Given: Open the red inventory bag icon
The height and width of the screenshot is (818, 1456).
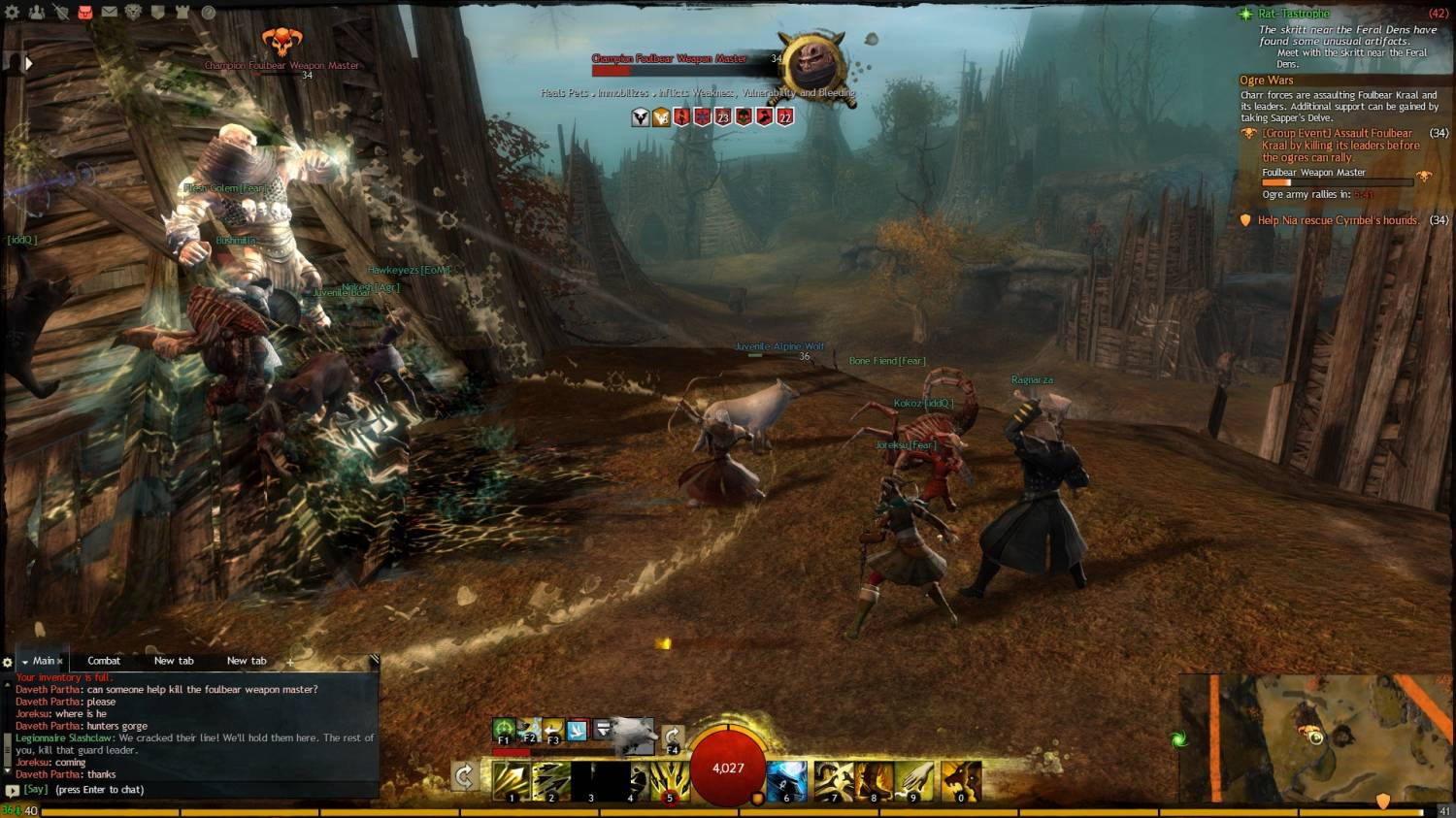Looking at the screenshot, I should click(x=85, y=13).
